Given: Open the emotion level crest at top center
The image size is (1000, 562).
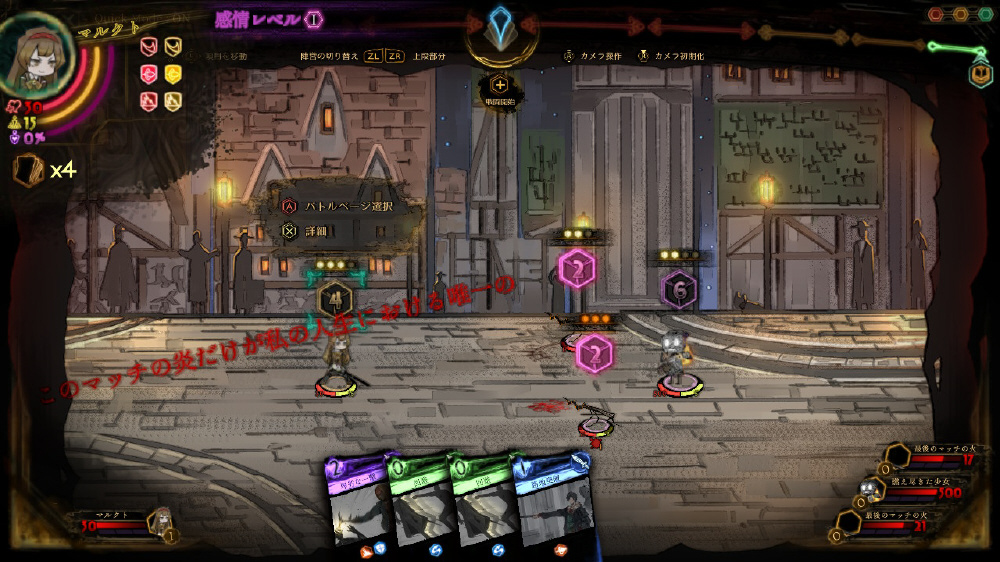Looking at the screenshot, I should click(500, 27).
